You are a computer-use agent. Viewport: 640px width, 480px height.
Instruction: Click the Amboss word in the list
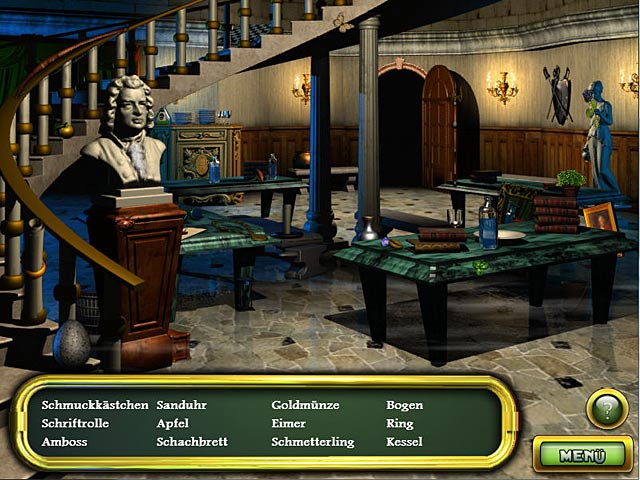click(64, 442)
